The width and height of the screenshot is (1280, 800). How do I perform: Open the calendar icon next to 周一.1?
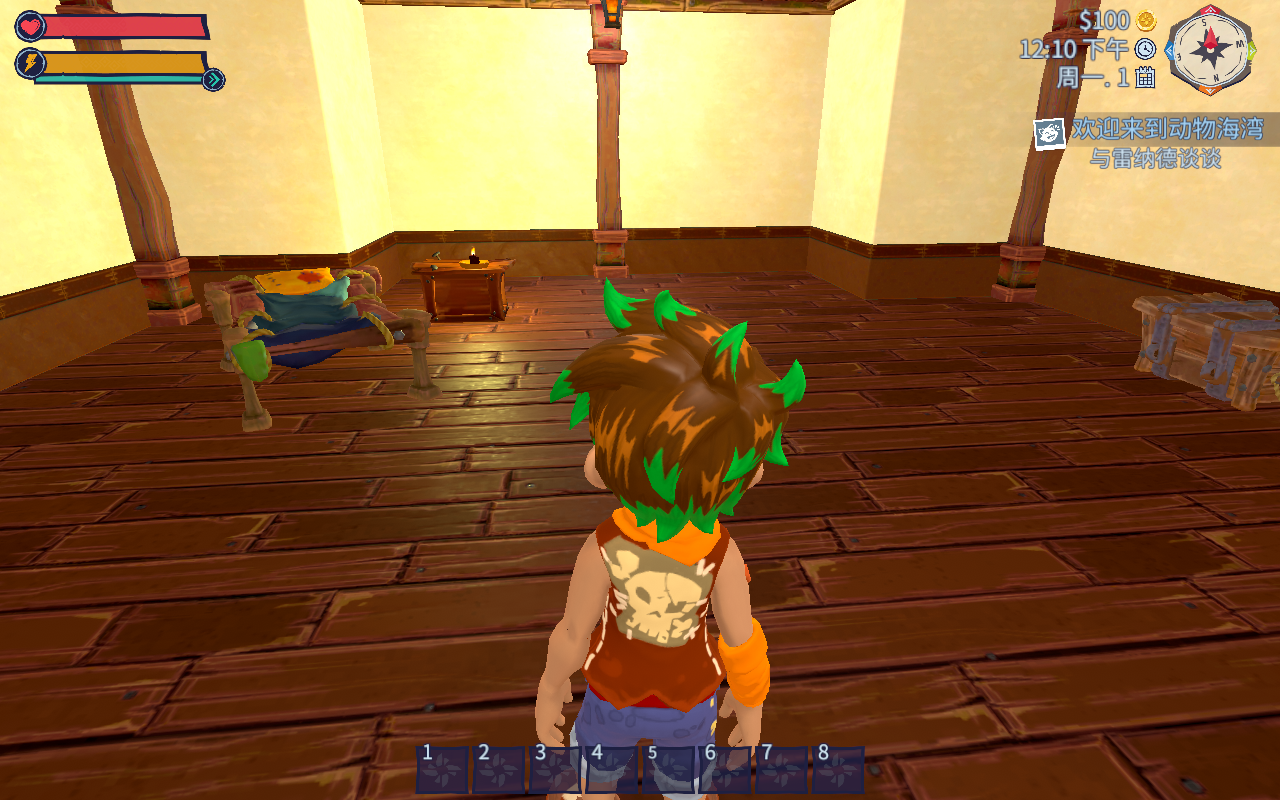coord(1146,77)
